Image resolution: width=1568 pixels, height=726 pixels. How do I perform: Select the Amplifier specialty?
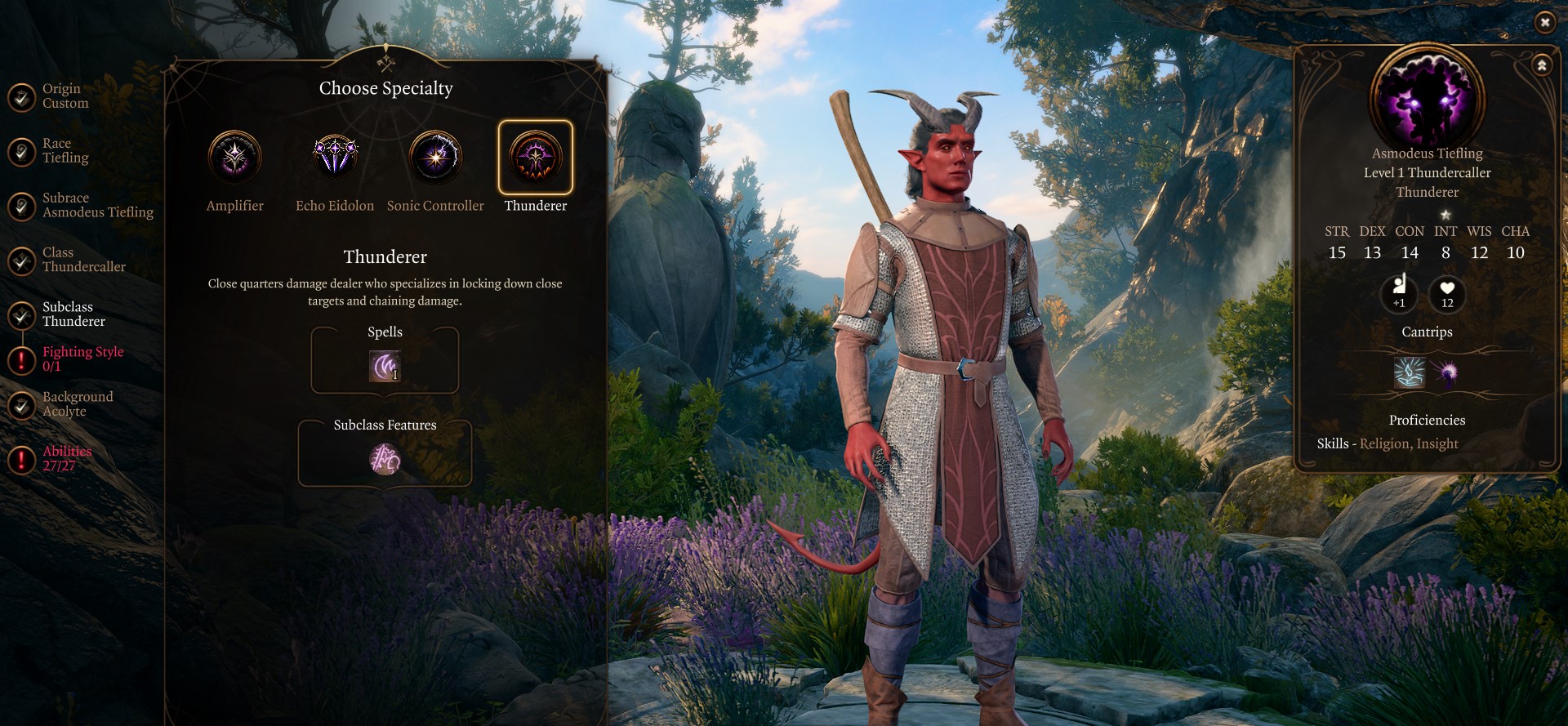234,157
